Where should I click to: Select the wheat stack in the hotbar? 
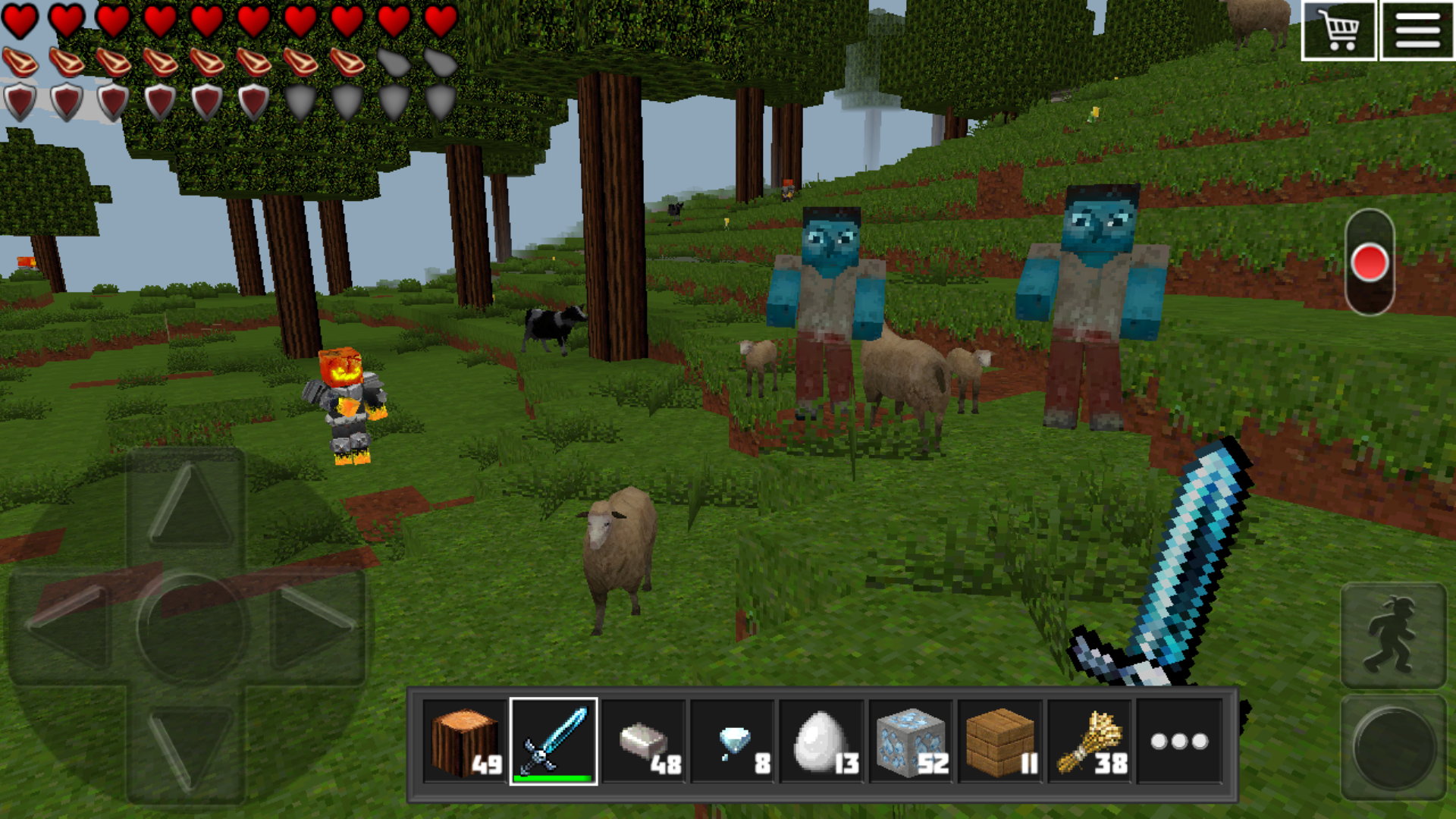click(1087, 739)
